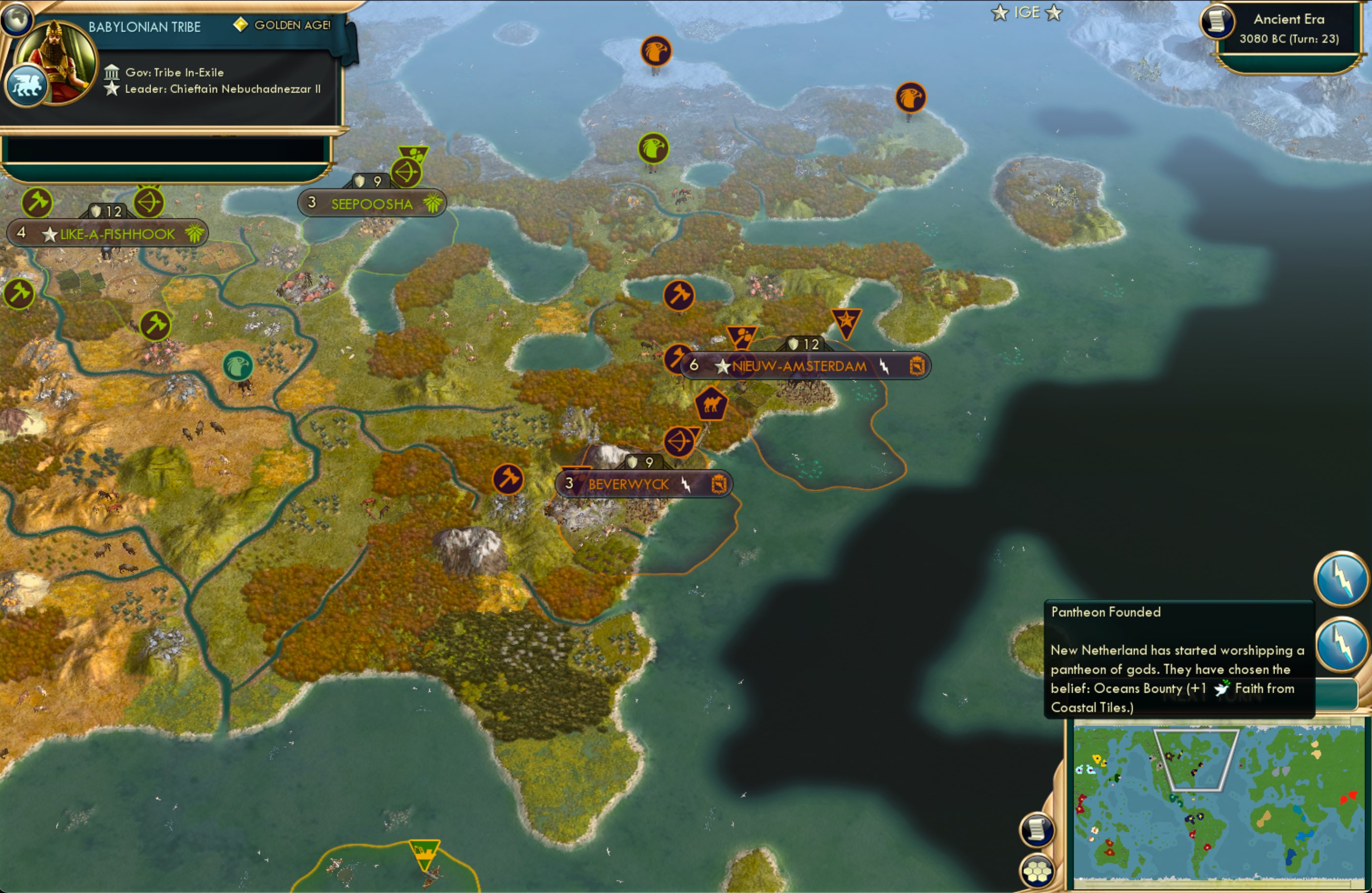Open the Nieuw-Amsterdam city screen

799,366
